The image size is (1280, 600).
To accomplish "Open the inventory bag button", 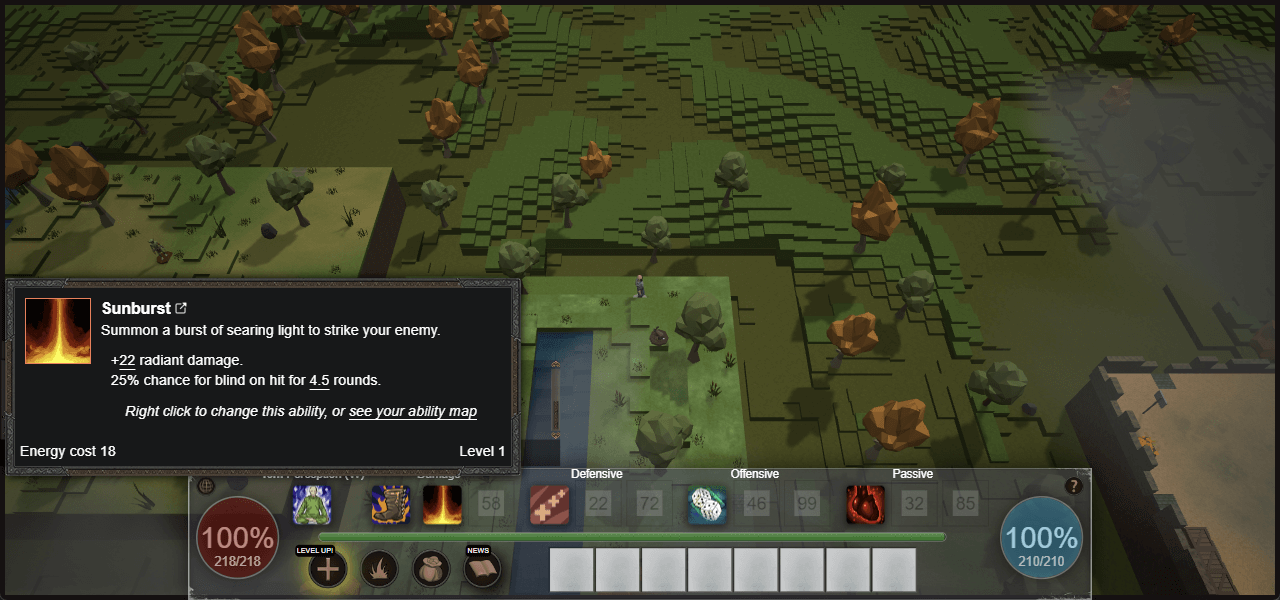I will 432,569.
